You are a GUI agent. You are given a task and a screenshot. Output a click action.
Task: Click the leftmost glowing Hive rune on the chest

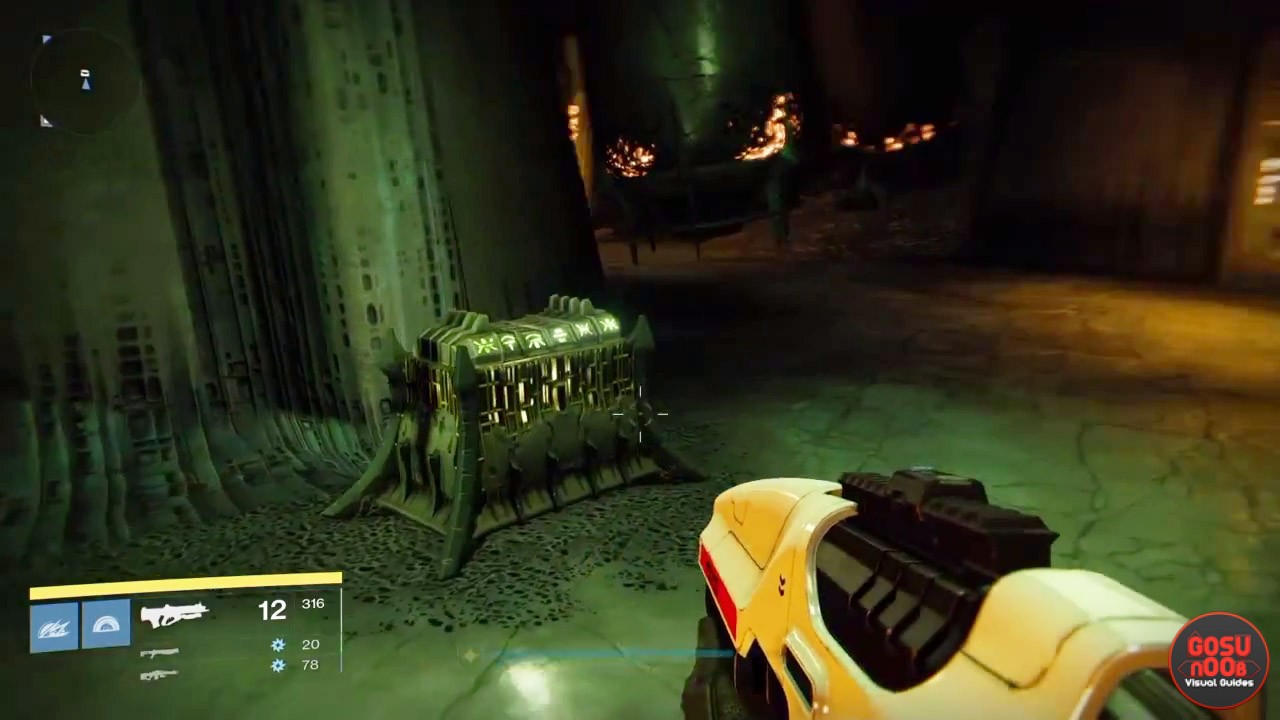coord(484,343)
